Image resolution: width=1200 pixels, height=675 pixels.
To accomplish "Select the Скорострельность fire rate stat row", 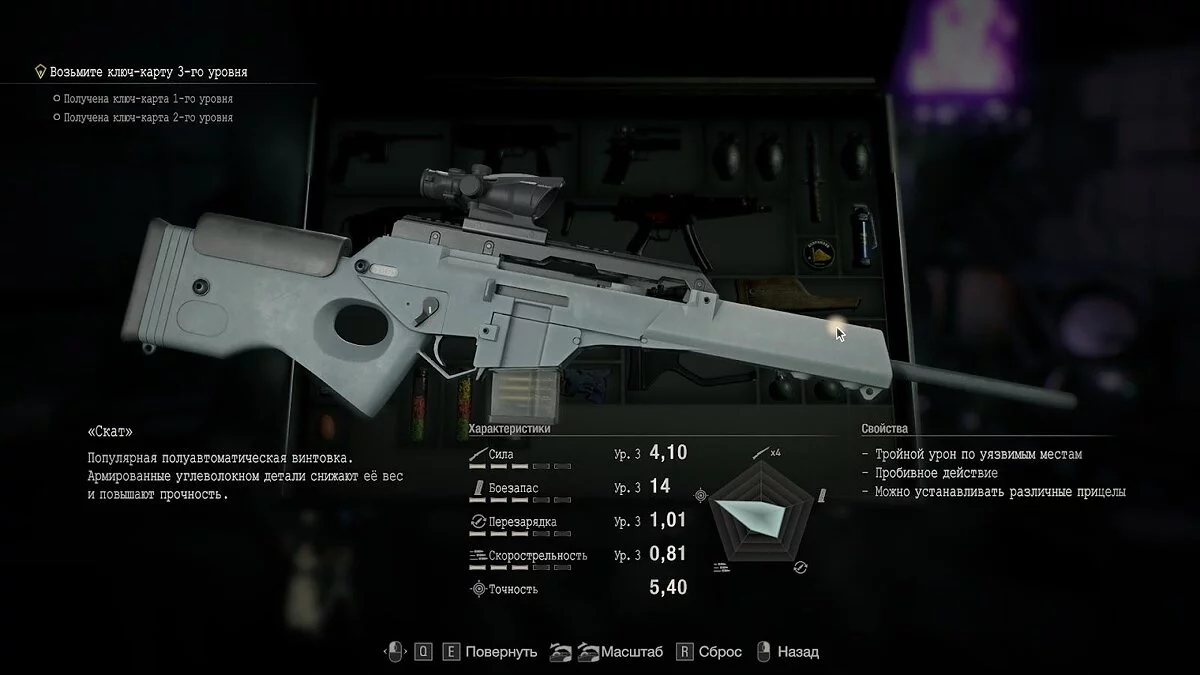I will coord(577,555).
